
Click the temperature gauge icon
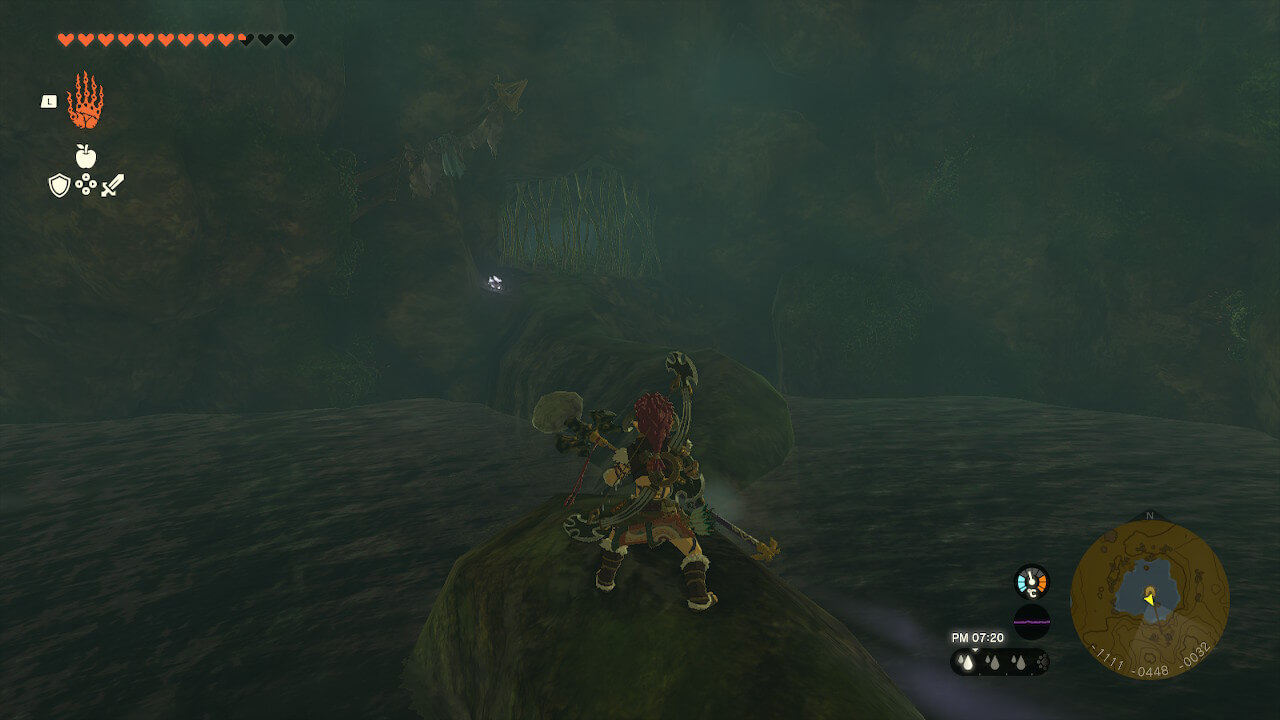1031,581
